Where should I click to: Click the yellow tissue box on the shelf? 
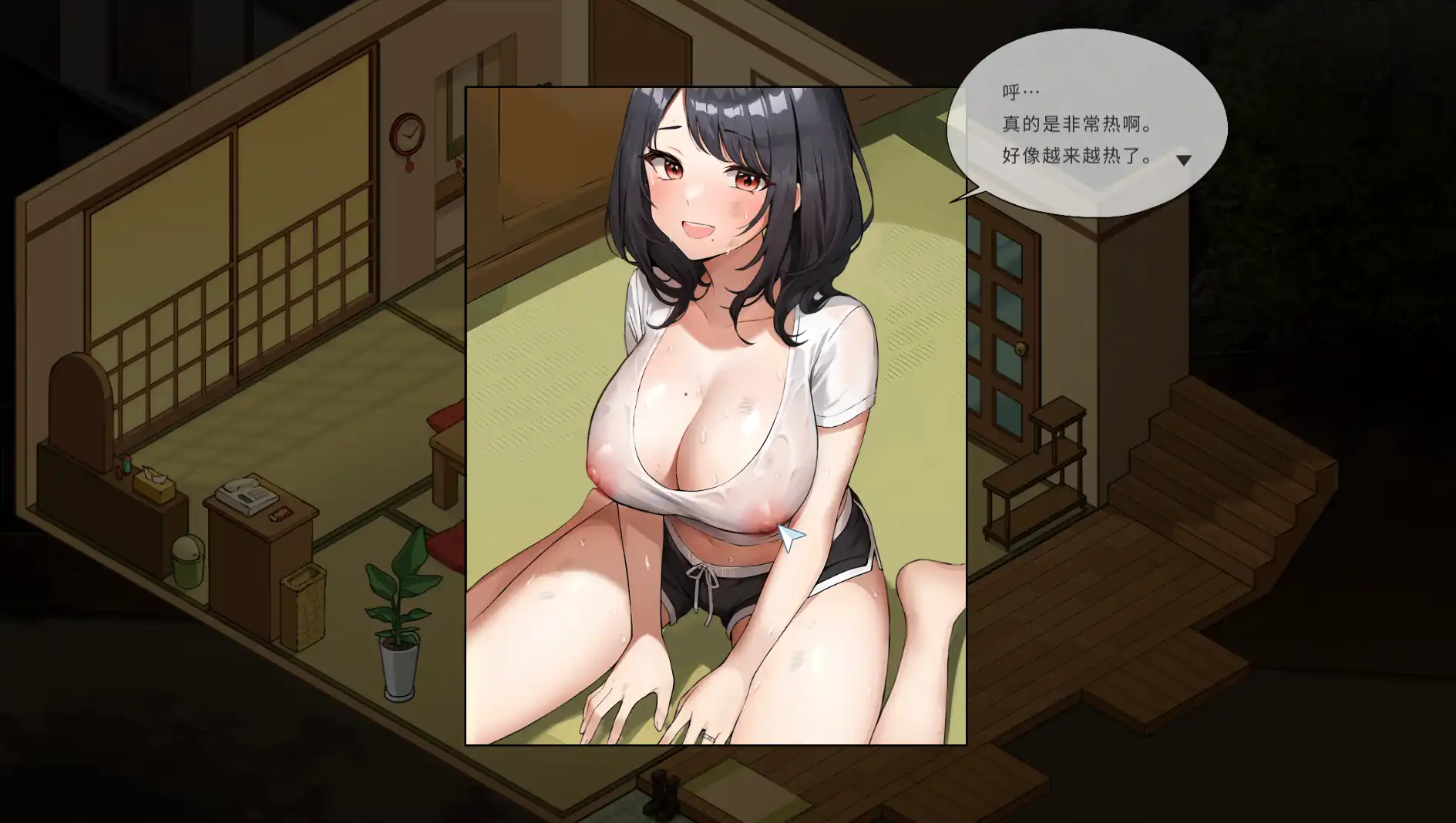point(153,485)
